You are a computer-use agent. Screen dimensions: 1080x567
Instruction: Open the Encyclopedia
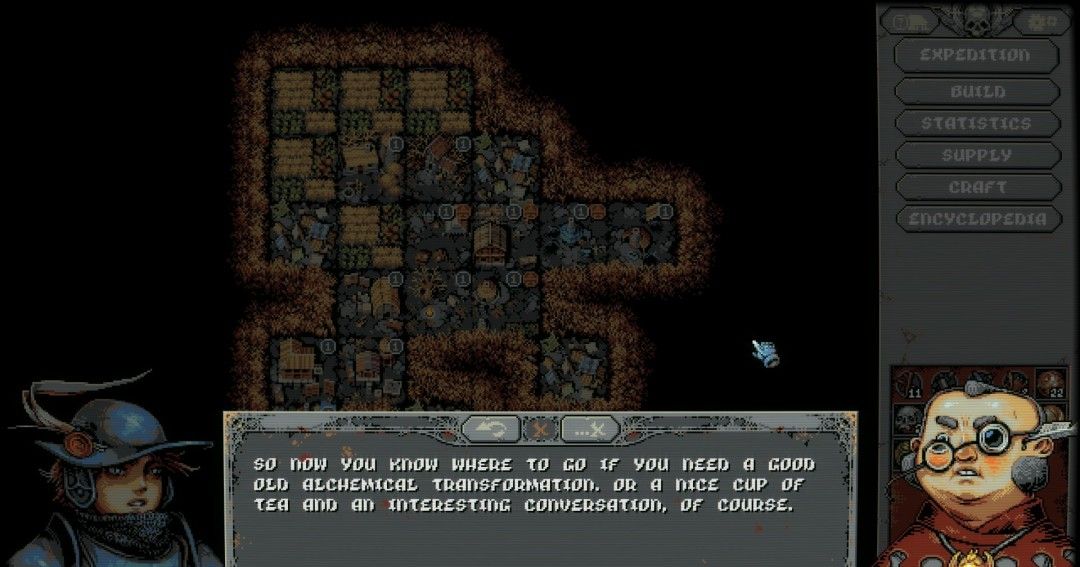click(x=976, y=220)
